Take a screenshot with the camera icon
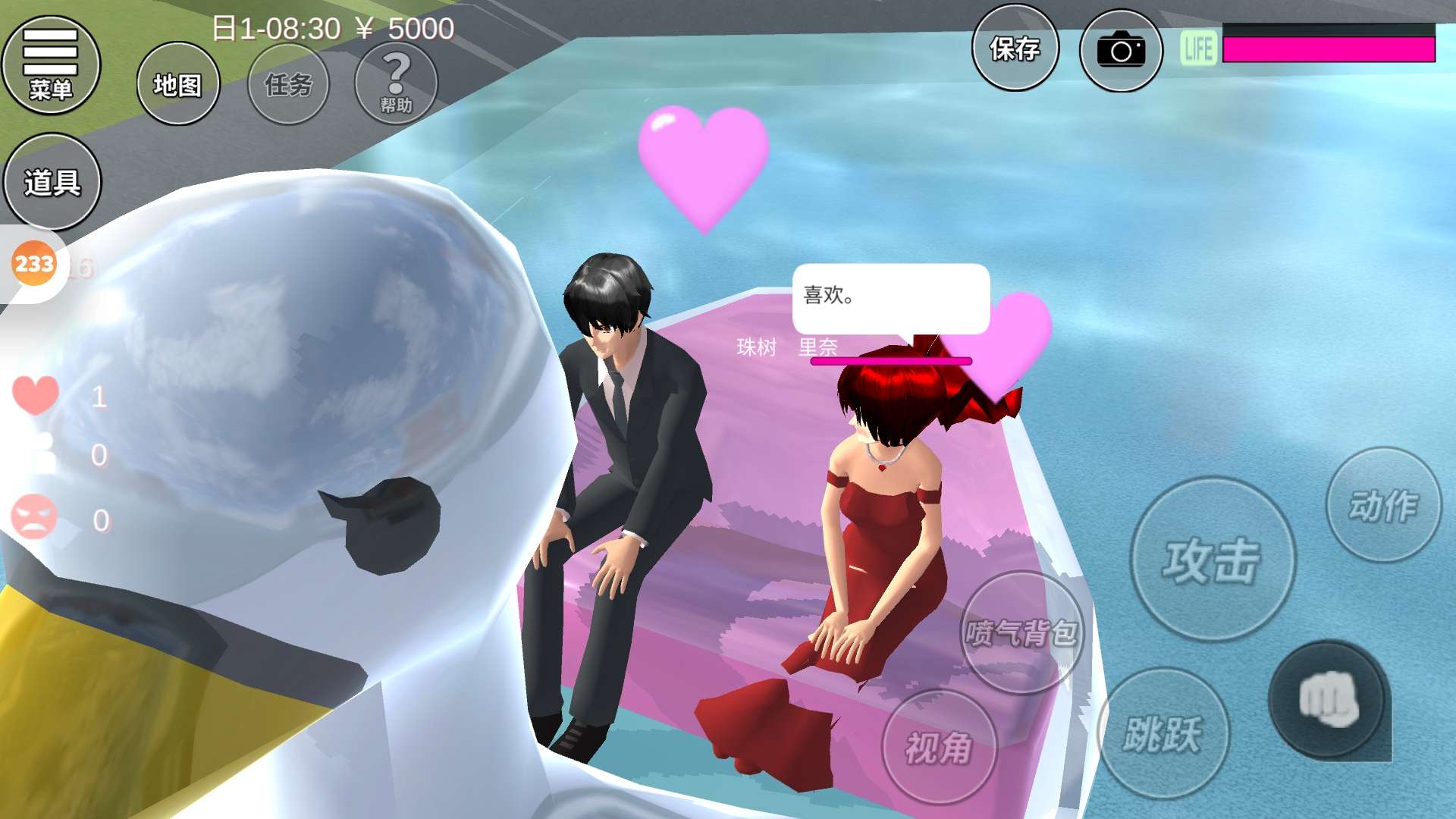 click(1121, 51)
